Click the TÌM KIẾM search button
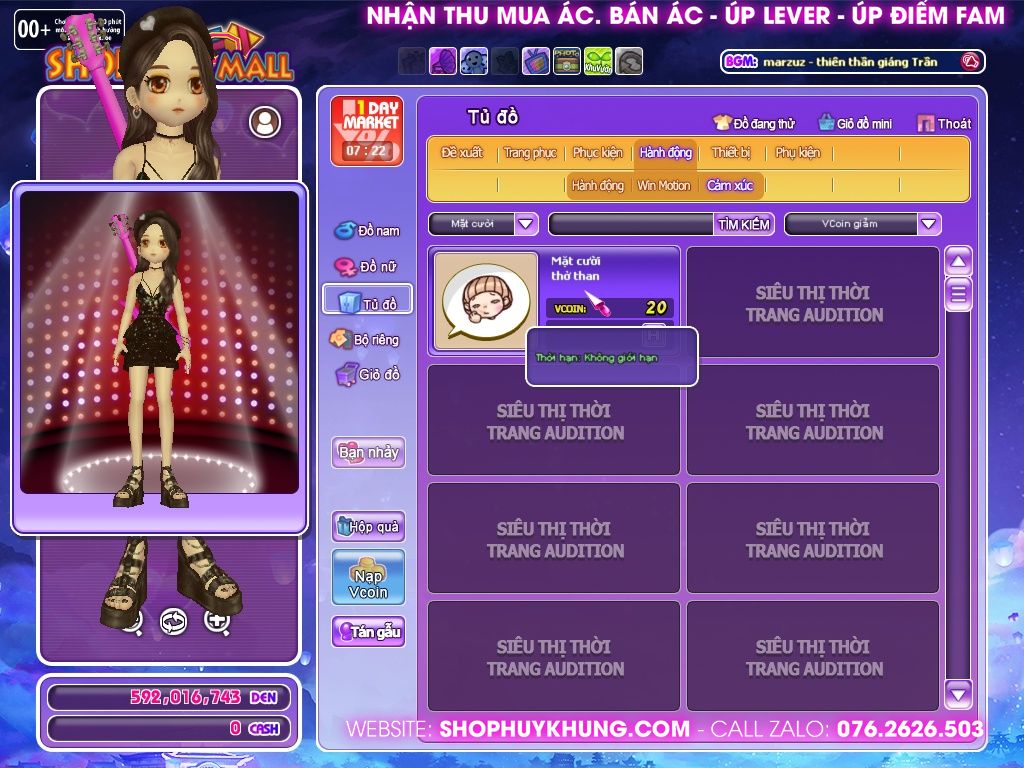1024x768 pixels. pyautogui.click(x=744, y=224)
